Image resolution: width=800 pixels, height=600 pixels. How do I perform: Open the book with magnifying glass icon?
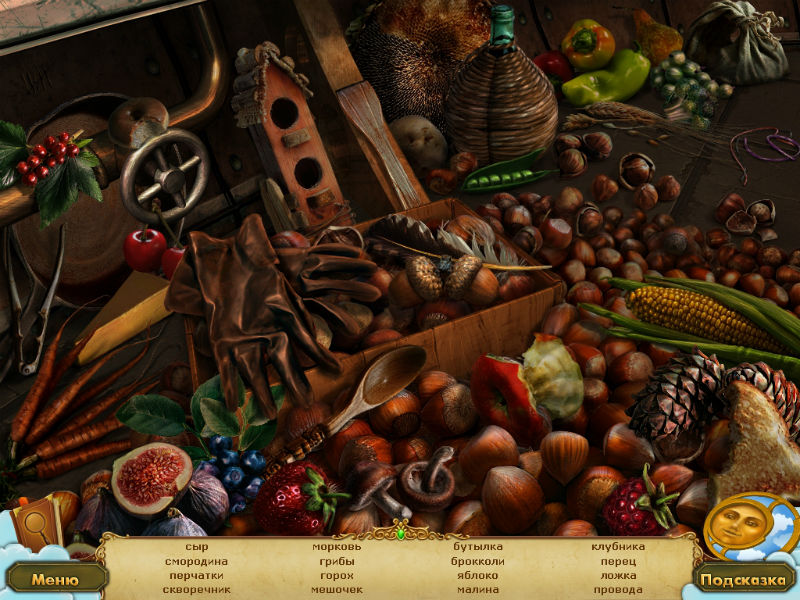pyautogui.click(x=37, y=524)
